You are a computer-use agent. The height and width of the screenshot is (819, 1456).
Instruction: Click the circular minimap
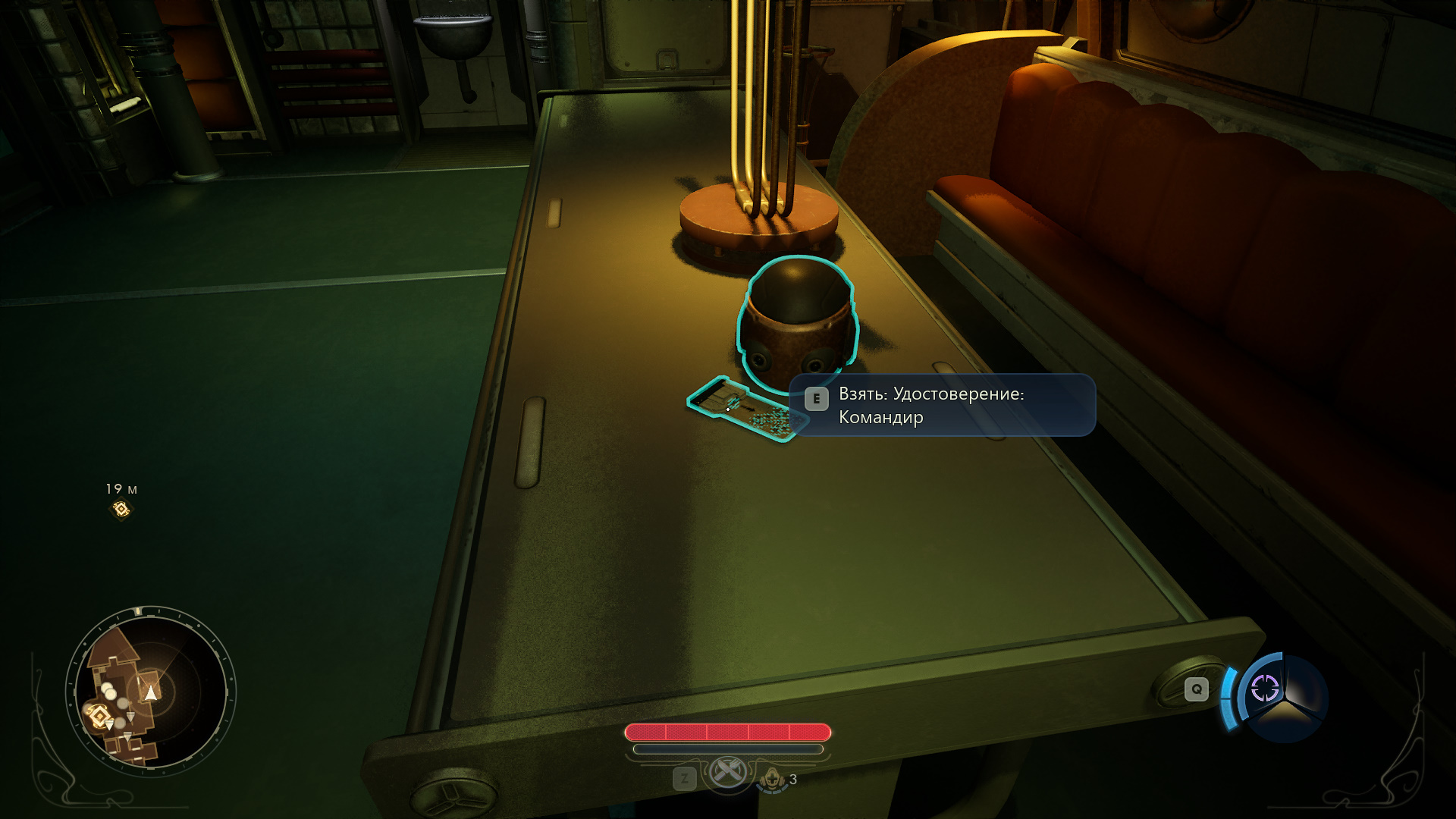click(150, 691)
